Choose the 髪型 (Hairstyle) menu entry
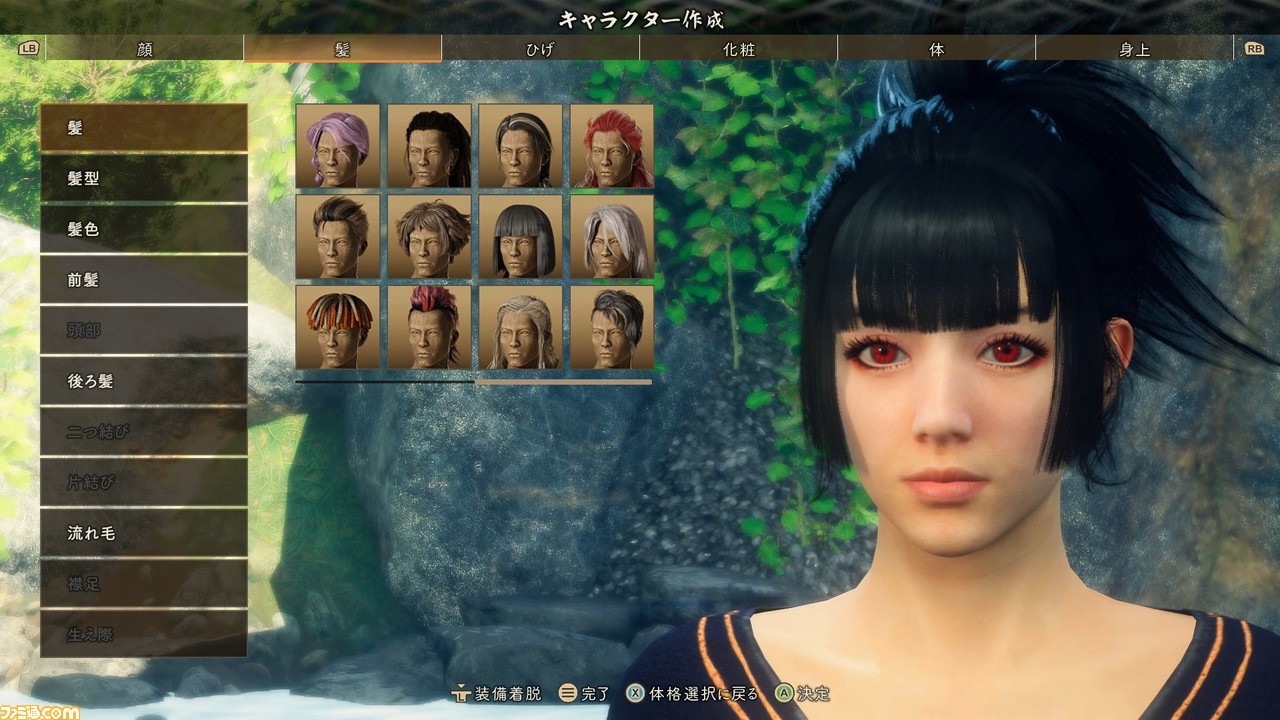This screenshot has height=720, width=1280. click(x=144, y=179)
